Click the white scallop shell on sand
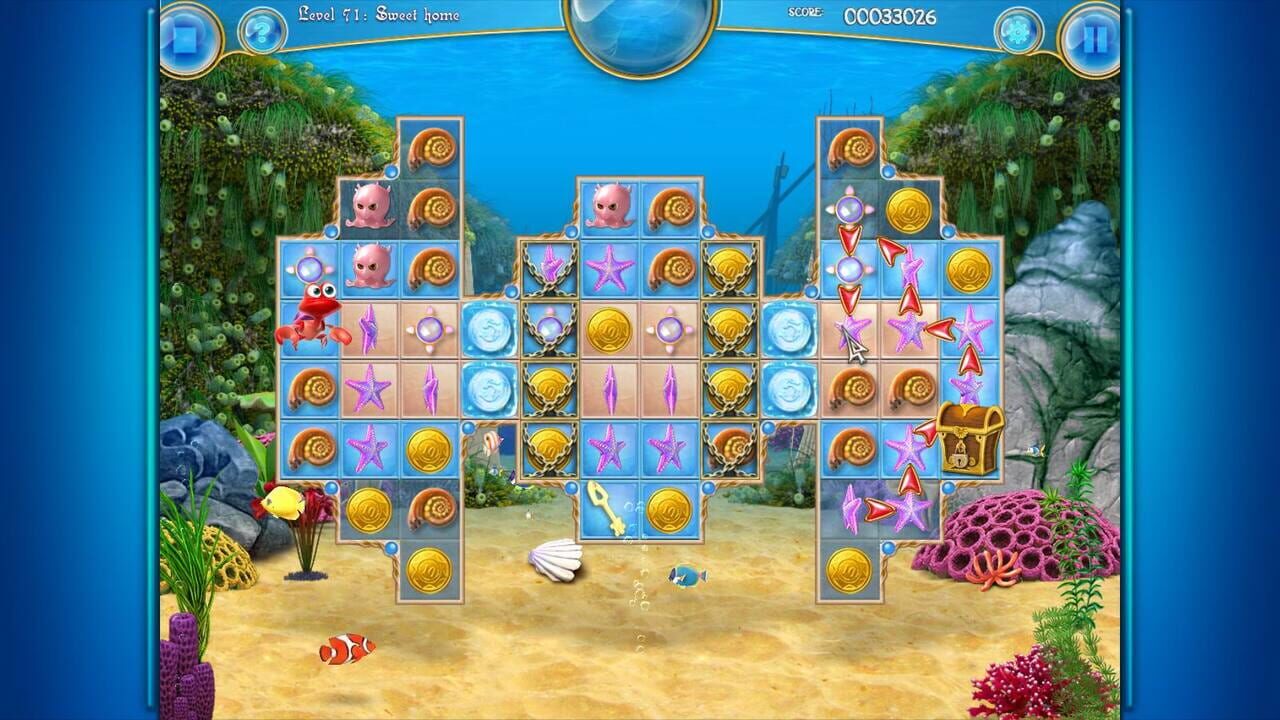This screenshot has width=1280, height=720. tap(554, 562)
